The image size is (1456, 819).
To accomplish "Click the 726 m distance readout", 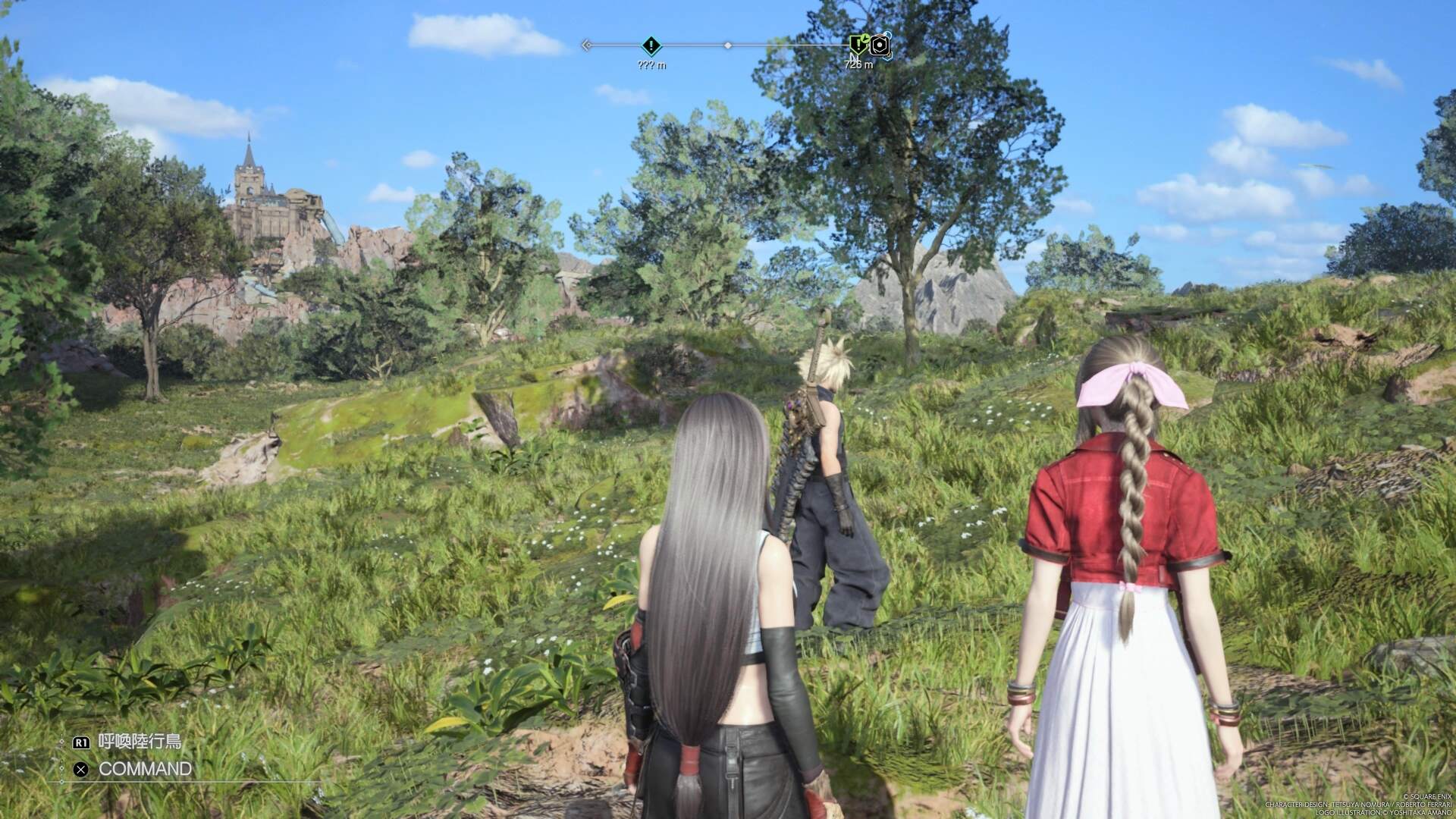I will [859, 64].
